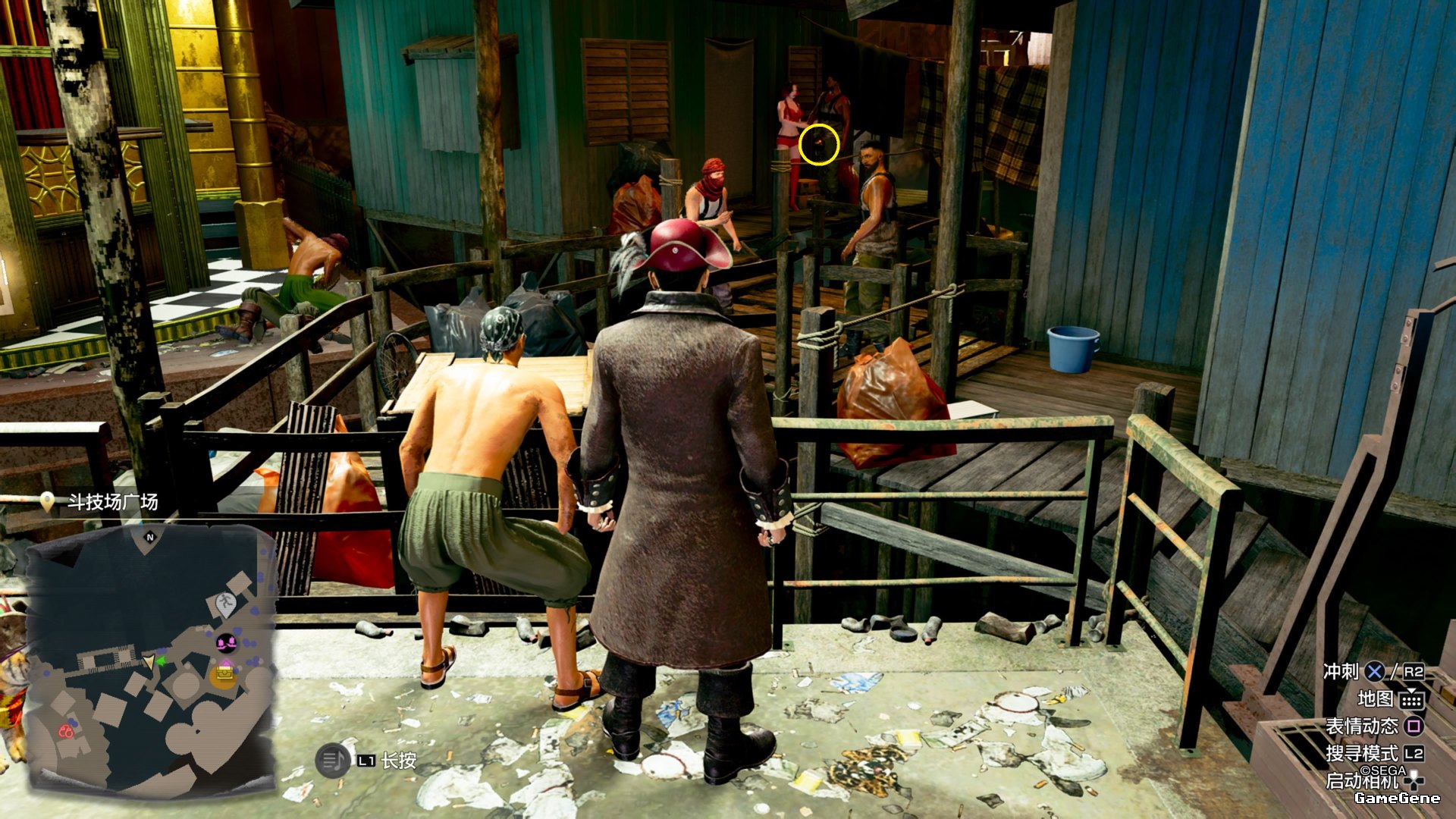Select the golden treasure chest minimap marker

pyautogui.click(x=224, y=673)
